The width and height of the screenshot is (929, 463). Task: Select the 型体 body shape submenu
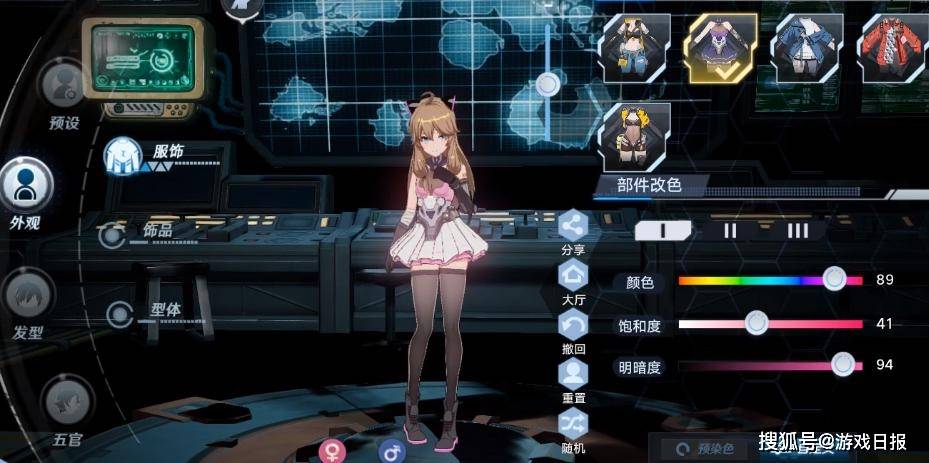(x=121, y=315)
